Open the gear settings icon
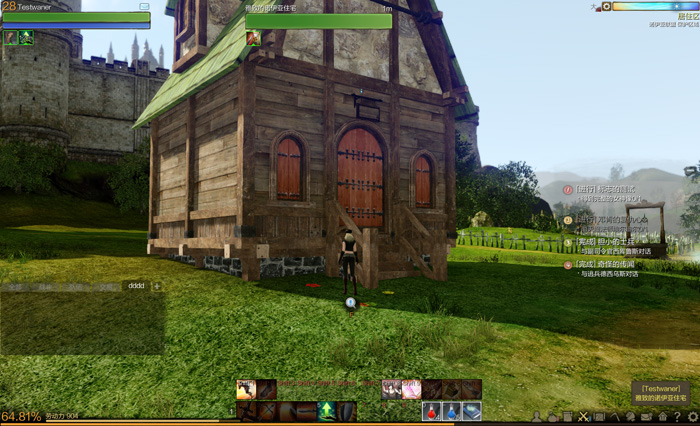 692,416
